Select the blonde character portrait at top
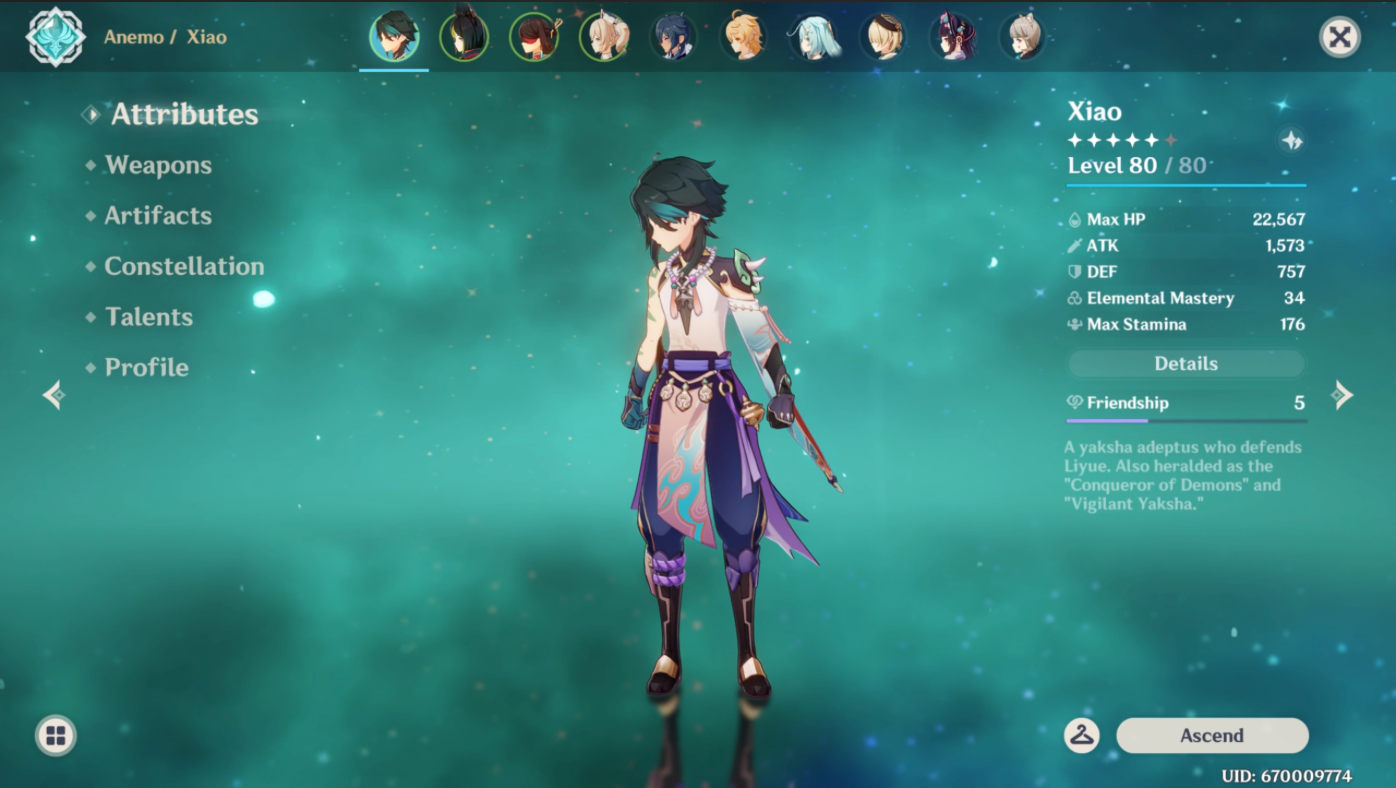The width and height of the screenshot is (1396, 788). (x=745, y=36)
